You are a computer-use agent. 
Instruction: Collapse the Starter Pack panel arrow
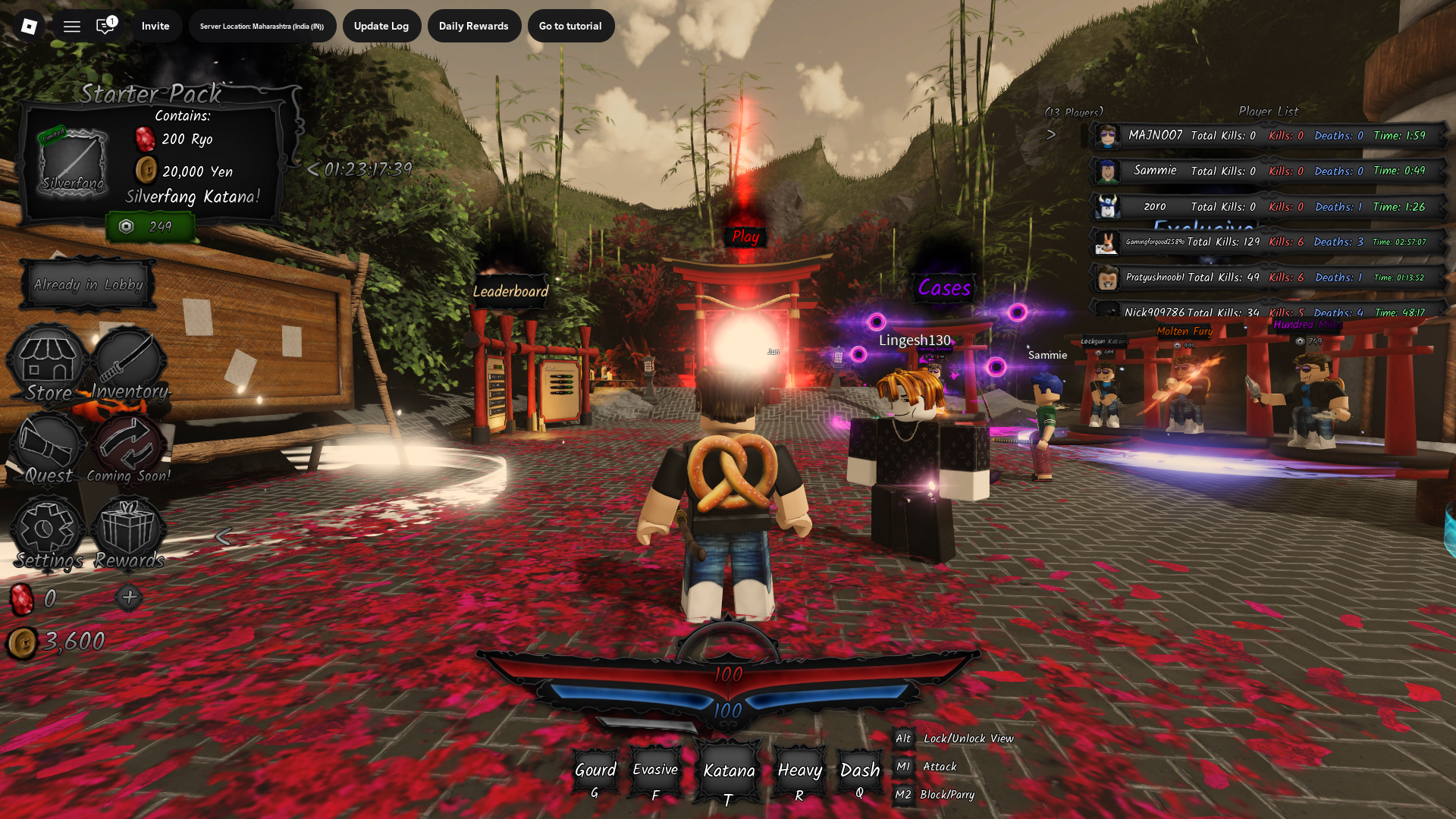pyautogui.click(x=312, y=169)
